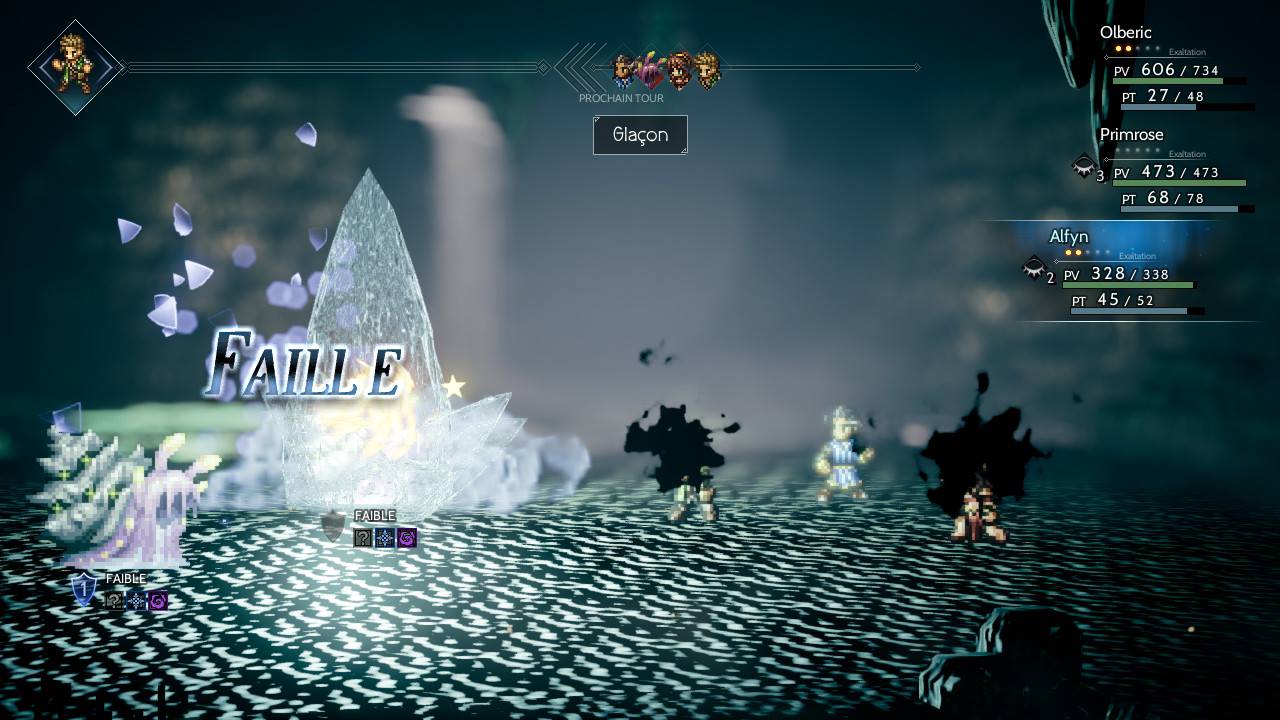Viewport: 1280px width, 720px height.
Task: Click the bearded Olberic portrait in turn order
Action: (x=680, y=69)
